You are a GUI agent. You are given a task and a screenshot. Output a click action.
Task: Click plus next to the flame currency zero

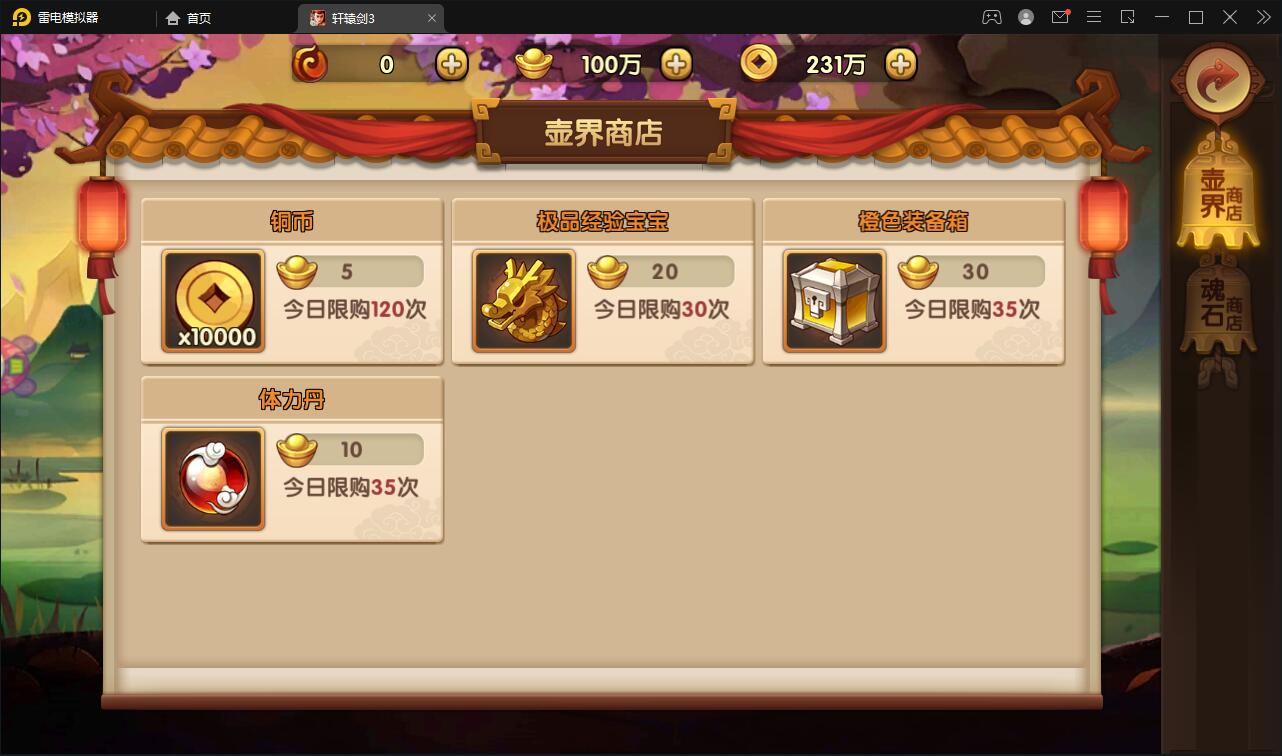451,63
